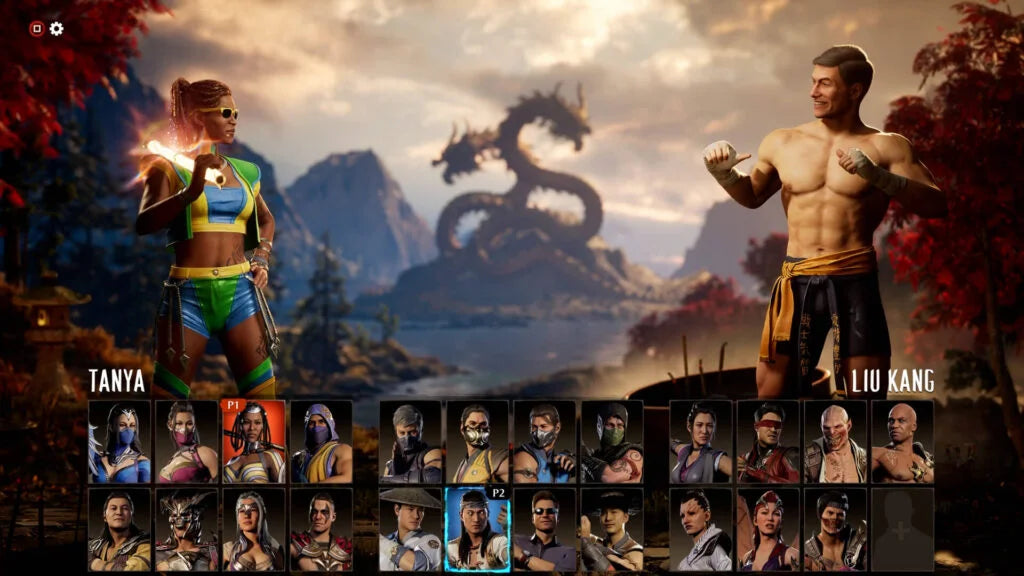Pick Sub-Zero's blue ninja portrait
Screen dimensions: 1024x576
point(544,442)
